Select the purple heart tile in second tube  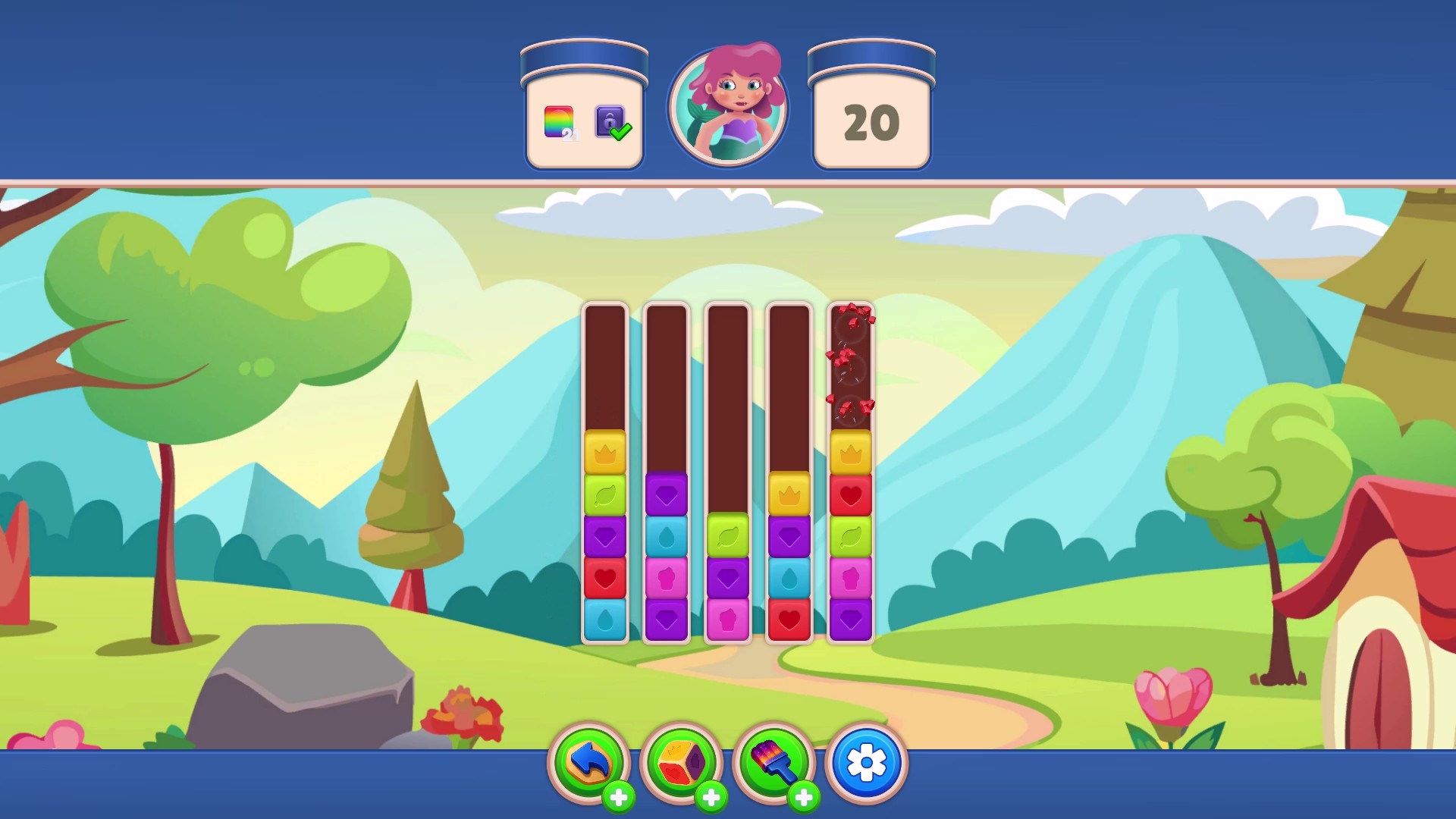click(x=667, y=494)
